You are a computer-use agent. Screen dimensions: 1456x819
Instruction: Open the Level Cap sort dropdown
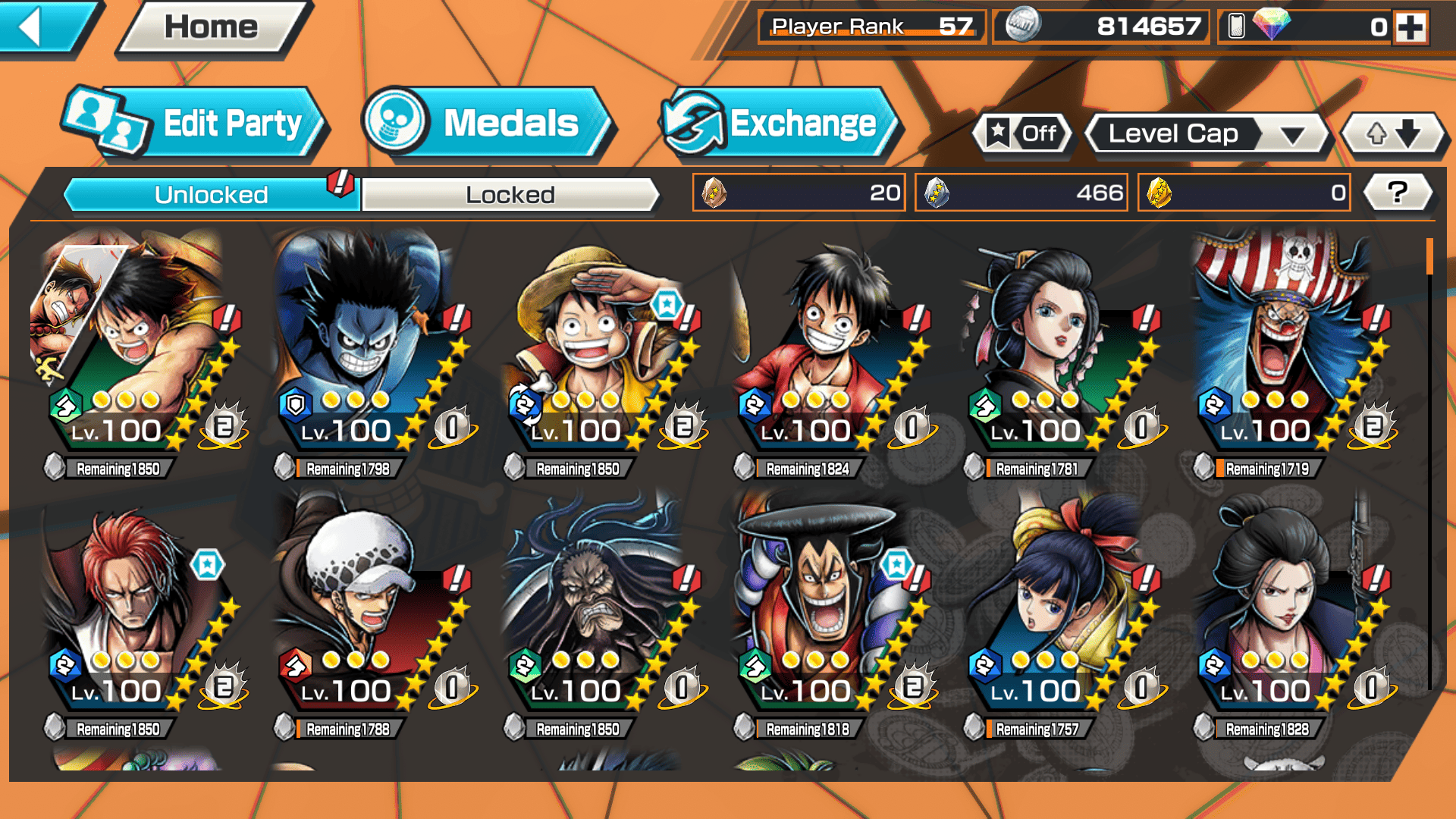pos(1209,134)
